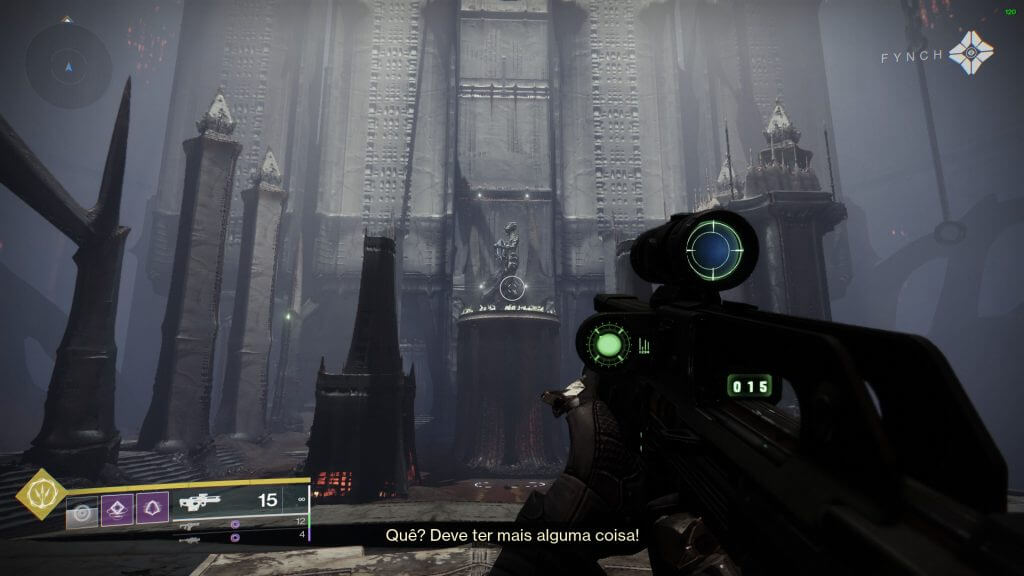Open the circular radar in the corner

click(x=68, y=66)
